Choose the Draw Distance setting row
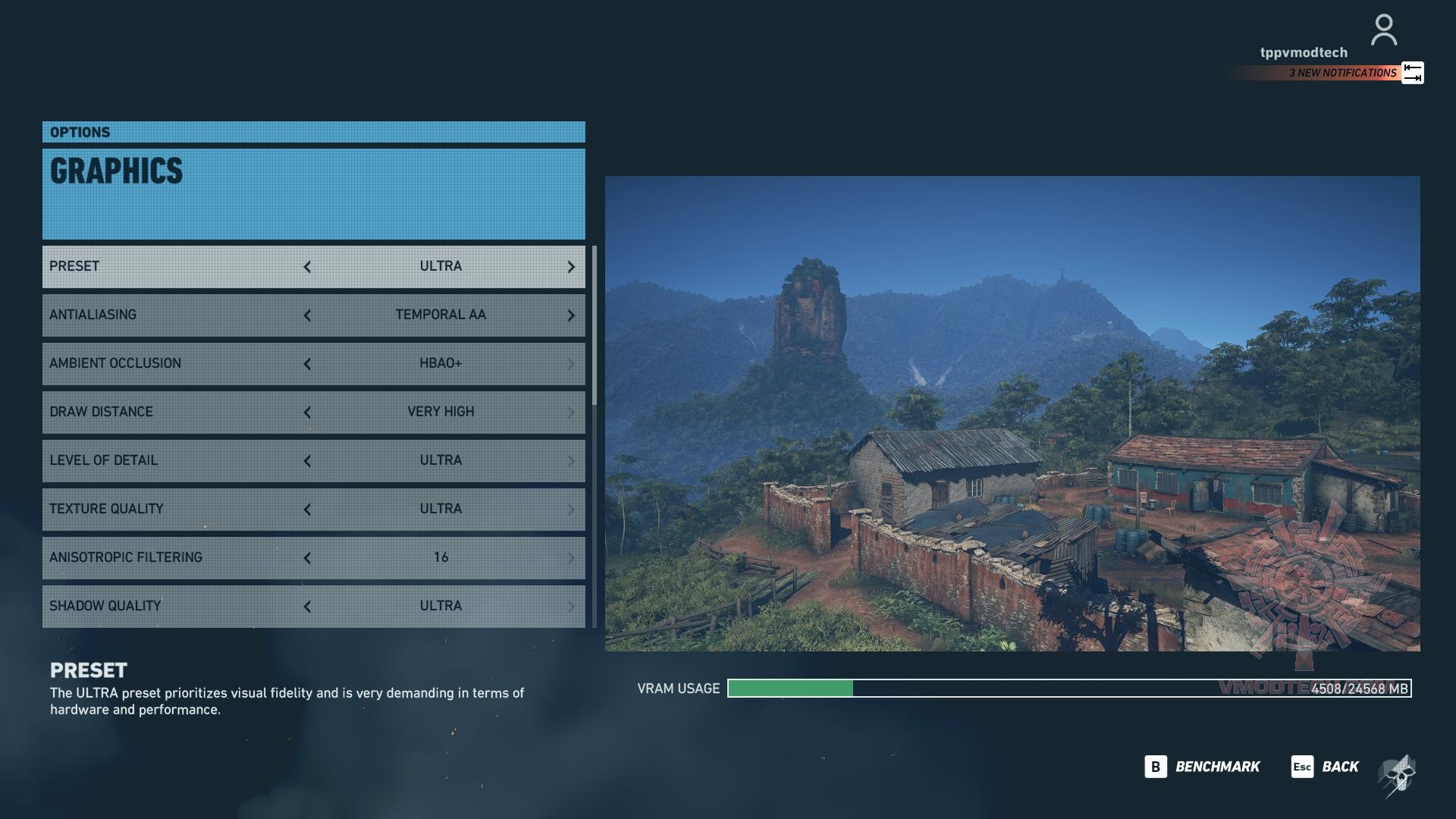 coord(174,412)
